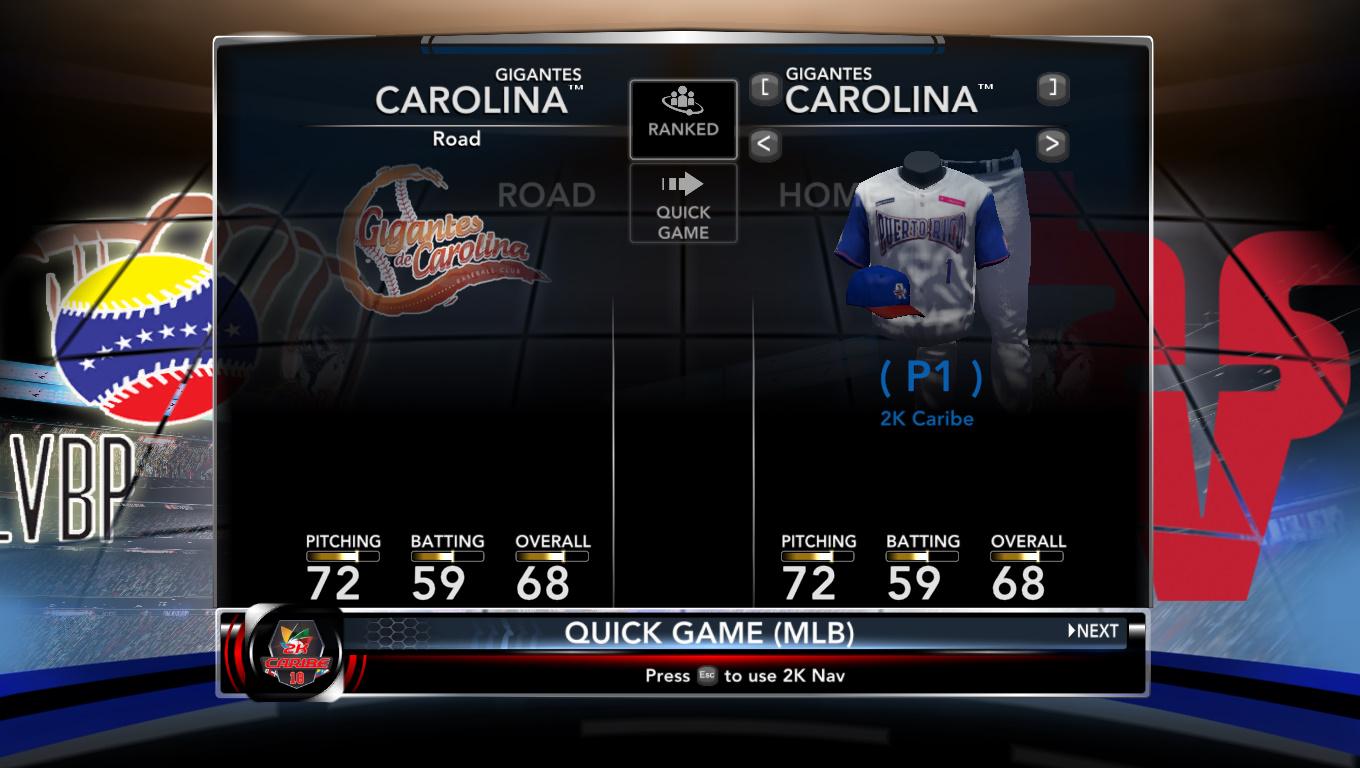Viewport: 1360px width, 768px height.
Task: Choose the Quick Game button
Action: tap(683, 203)
